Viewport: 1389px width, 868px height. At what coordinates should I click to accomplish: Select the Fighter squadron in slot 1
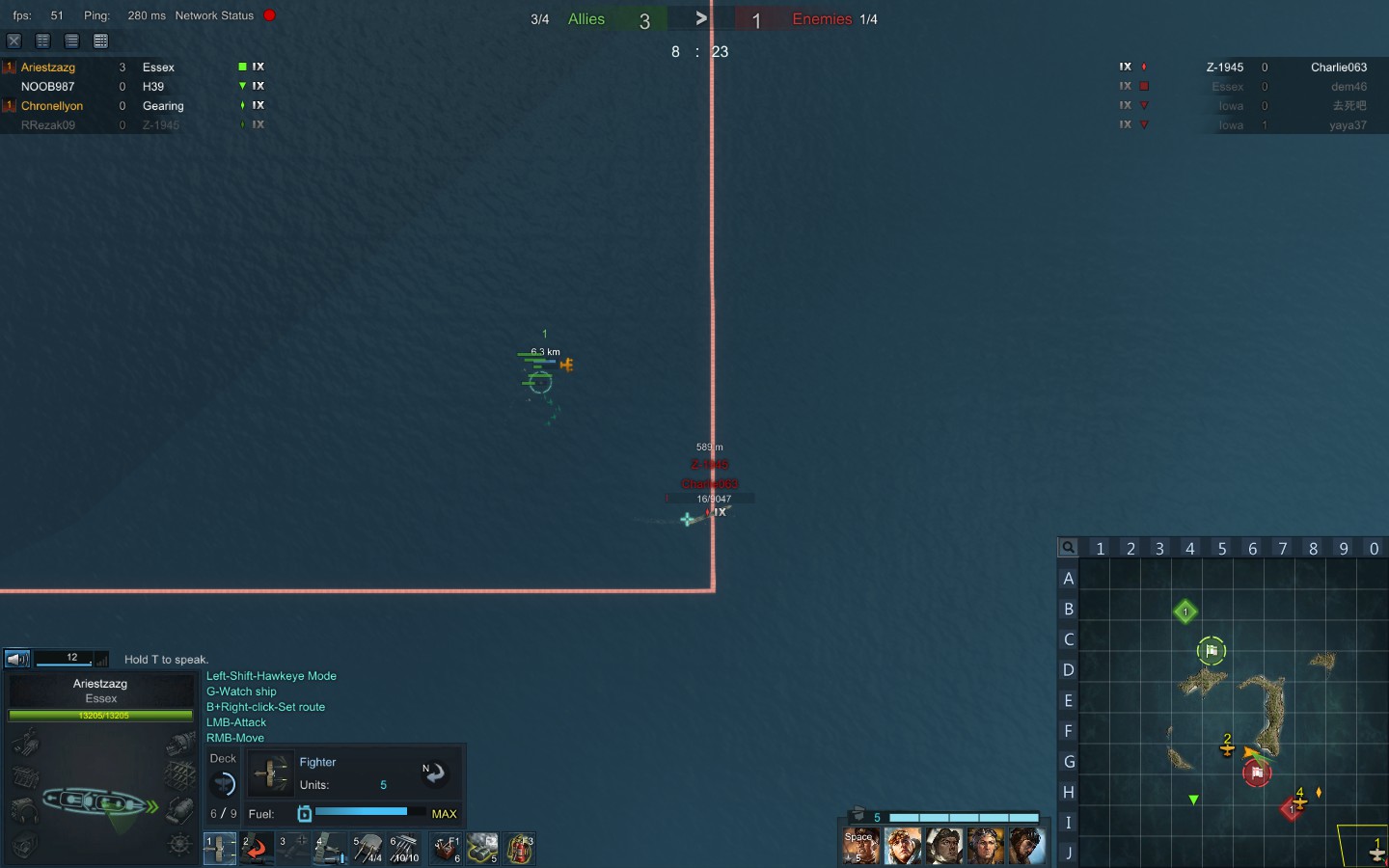[219, 849]
